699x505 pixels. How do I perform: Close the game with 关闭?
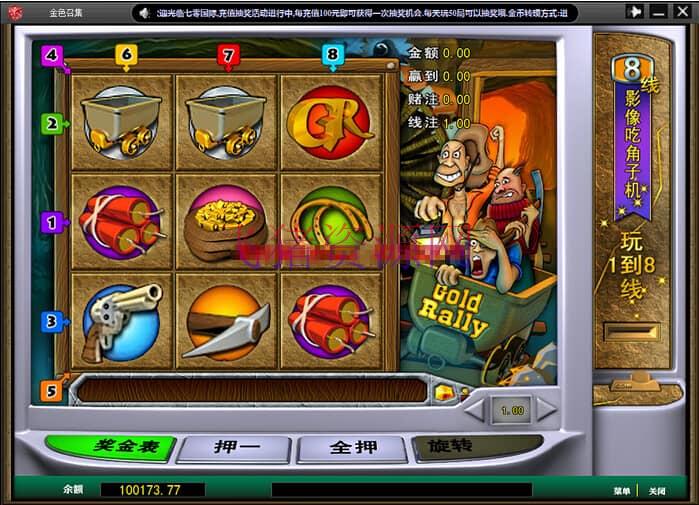(x=656, y=491)
